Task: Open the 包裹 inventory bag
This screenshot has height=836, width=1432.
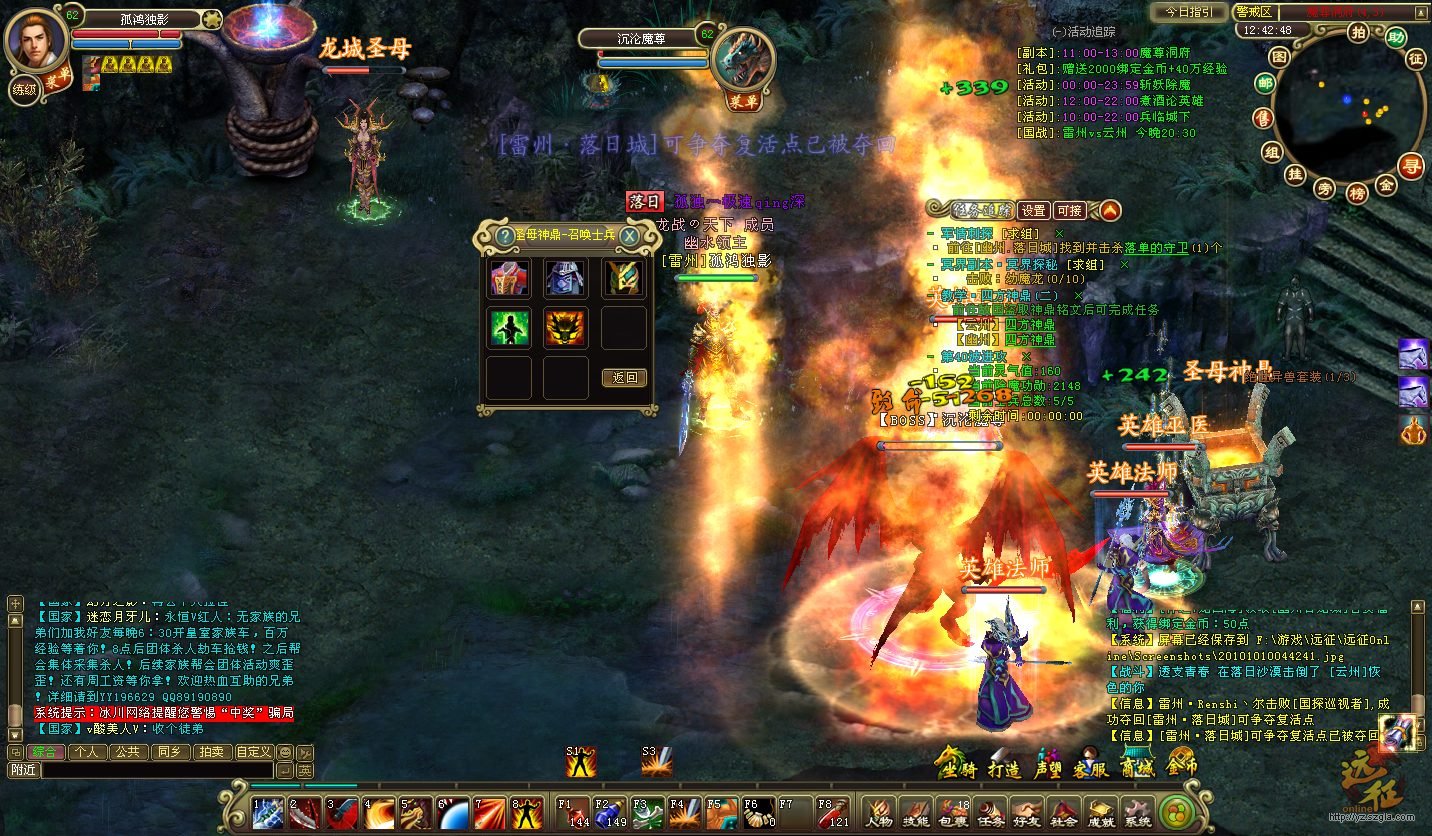Action: tap(954, 813)
